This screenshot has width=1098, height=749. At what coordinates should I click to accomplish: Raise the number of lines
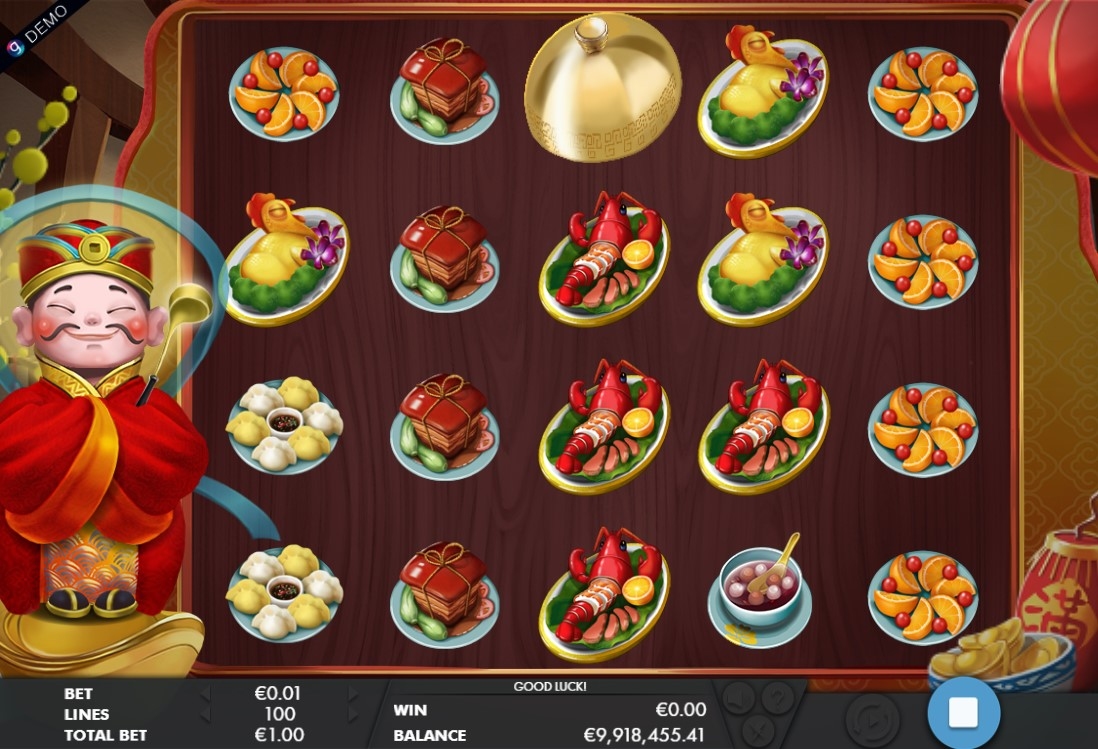point(352,714)
